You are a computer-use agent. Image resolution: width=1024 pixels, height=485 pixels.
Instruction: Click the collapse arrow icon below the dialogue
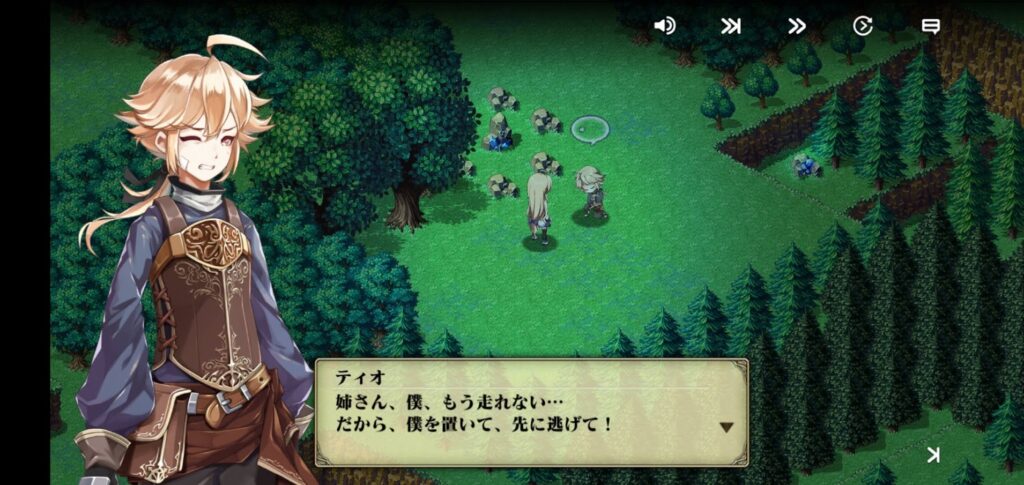(933, 455)
